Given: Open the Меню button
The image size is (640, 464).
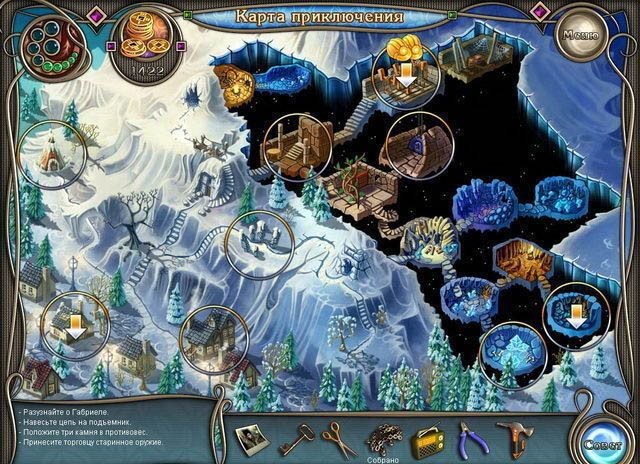Looking at the screenshot, I should point(580,34).
